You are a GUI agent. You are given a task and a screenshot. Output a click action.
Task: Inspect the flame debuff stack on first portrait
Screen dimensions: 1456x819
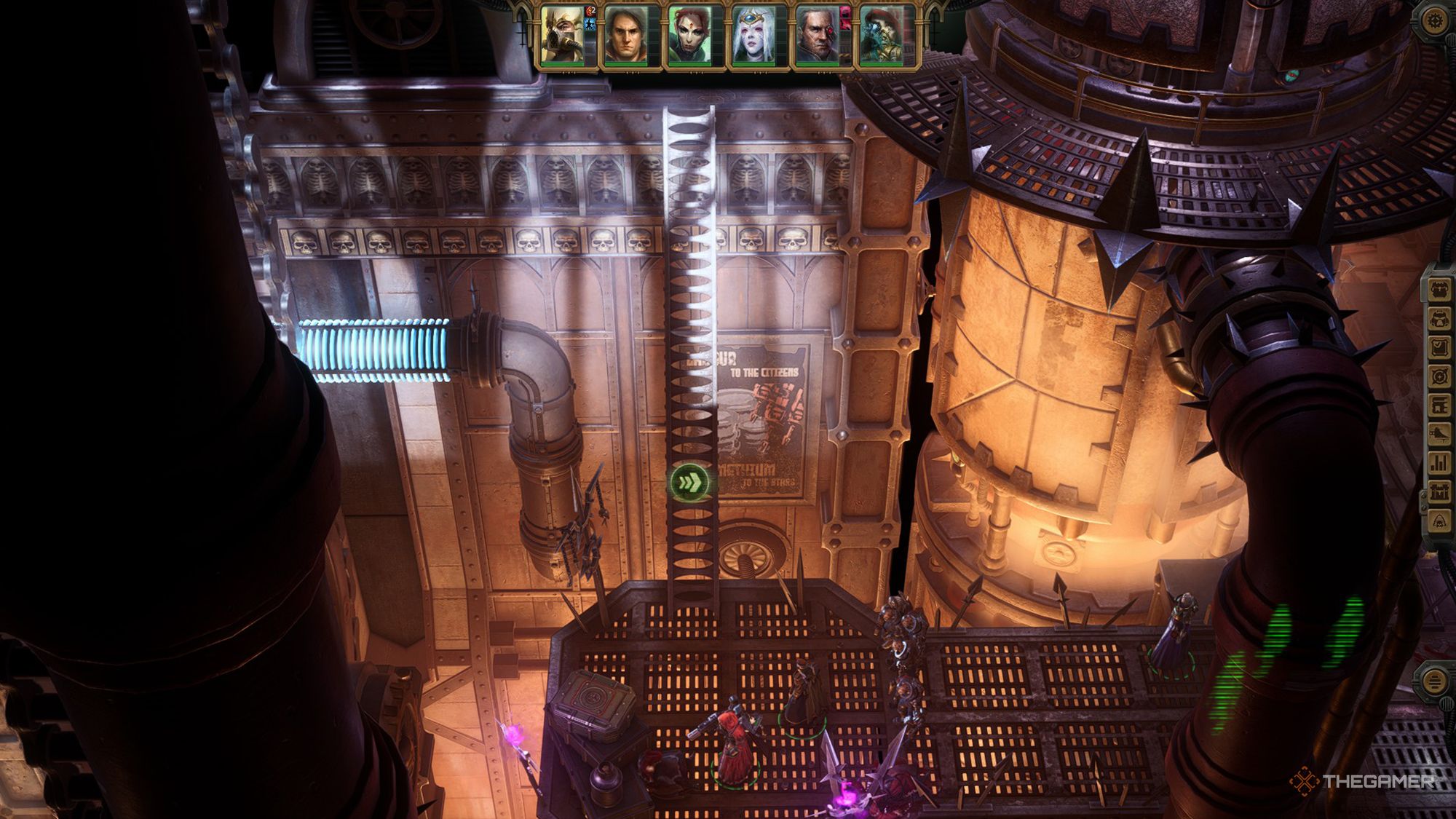[588, 12]
